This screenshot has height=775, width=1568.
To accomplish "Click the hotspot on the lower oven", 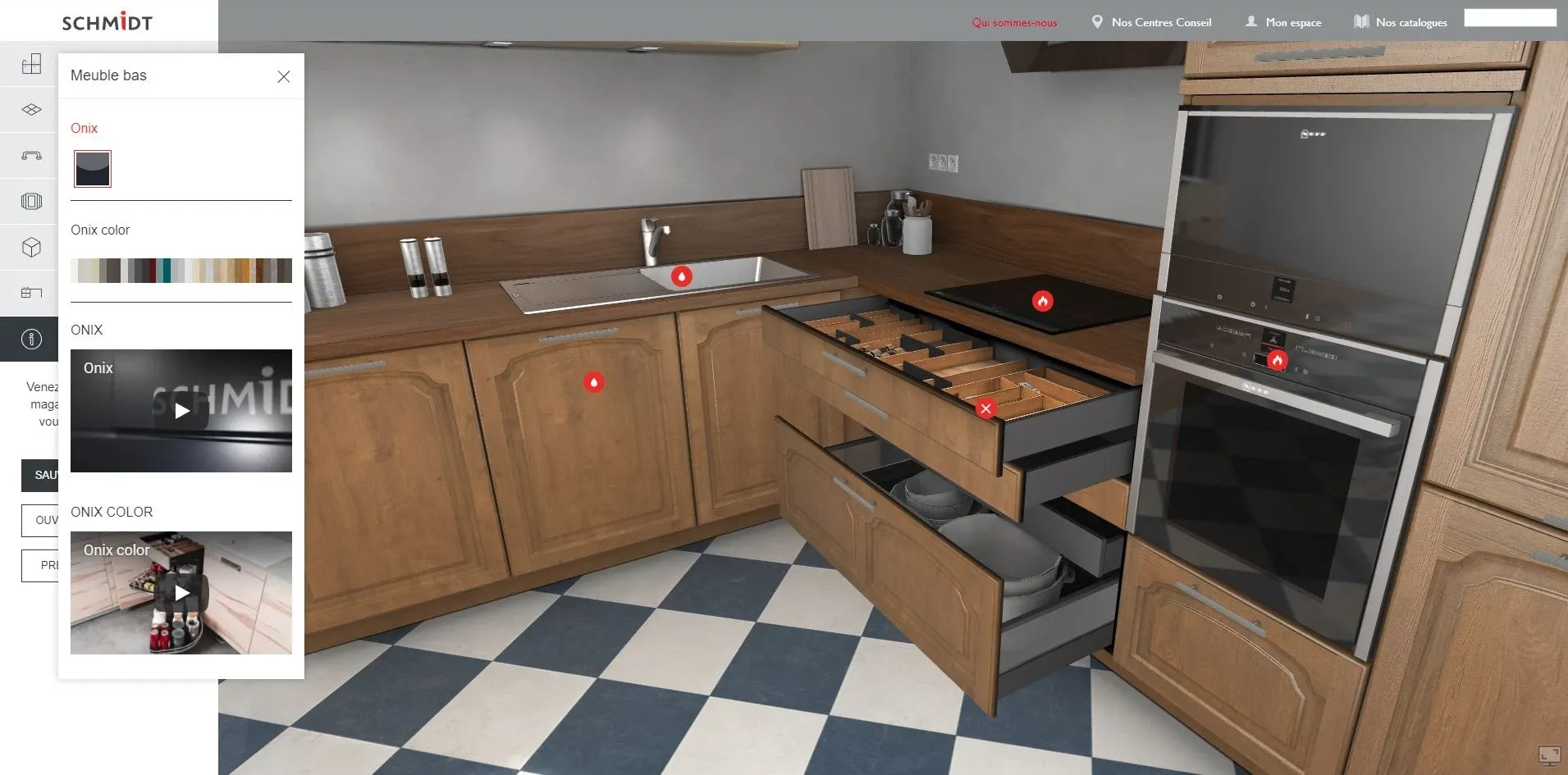I will point(1278,358).
